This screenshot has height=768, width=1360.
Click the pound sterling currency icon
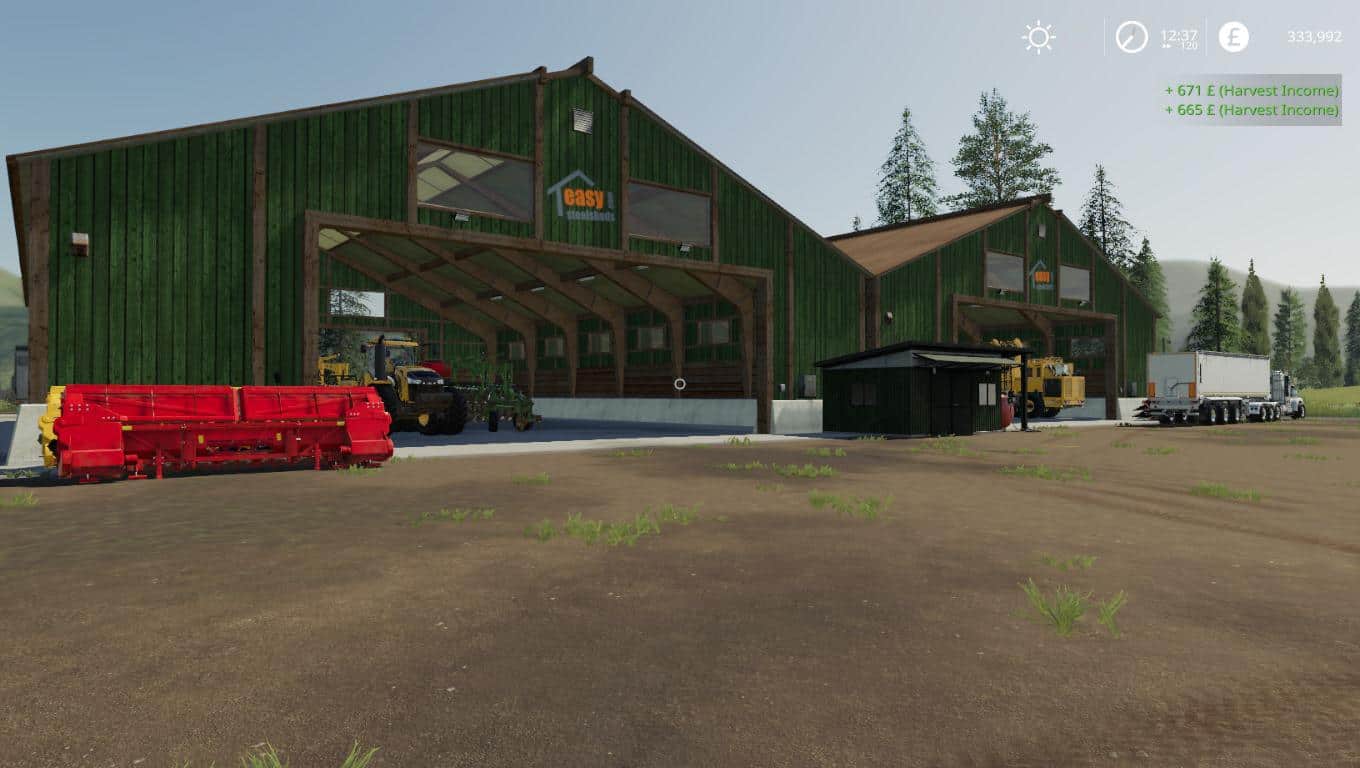[x=1233, y=37]
